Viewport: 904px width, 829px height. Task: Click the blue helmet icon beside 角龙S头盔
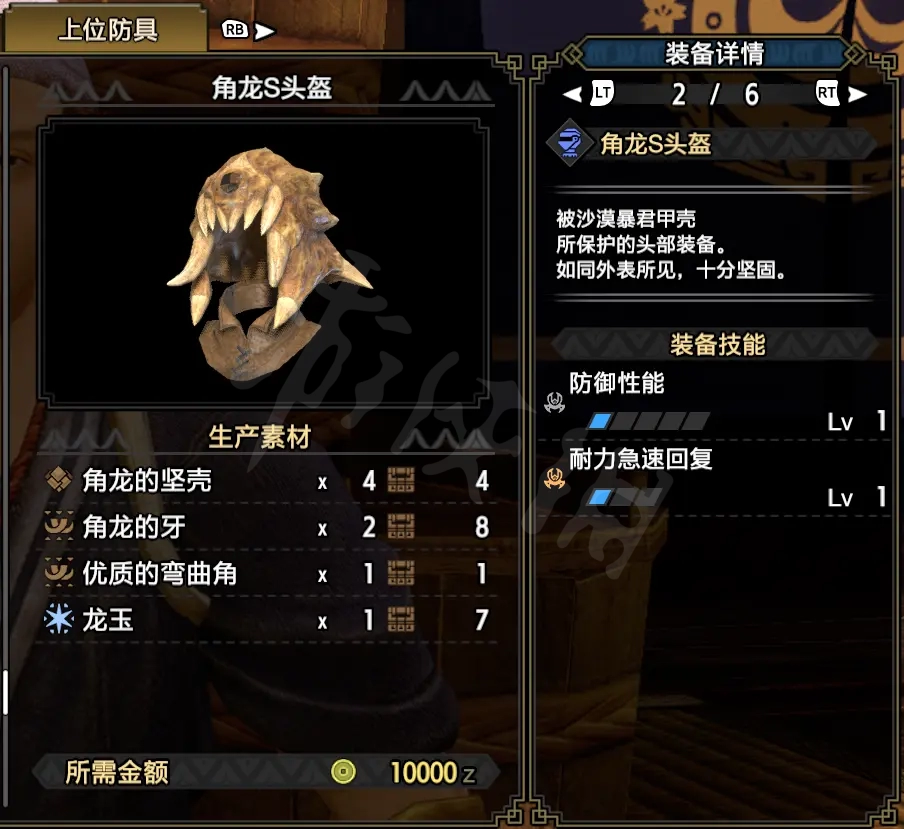(568, 144)
